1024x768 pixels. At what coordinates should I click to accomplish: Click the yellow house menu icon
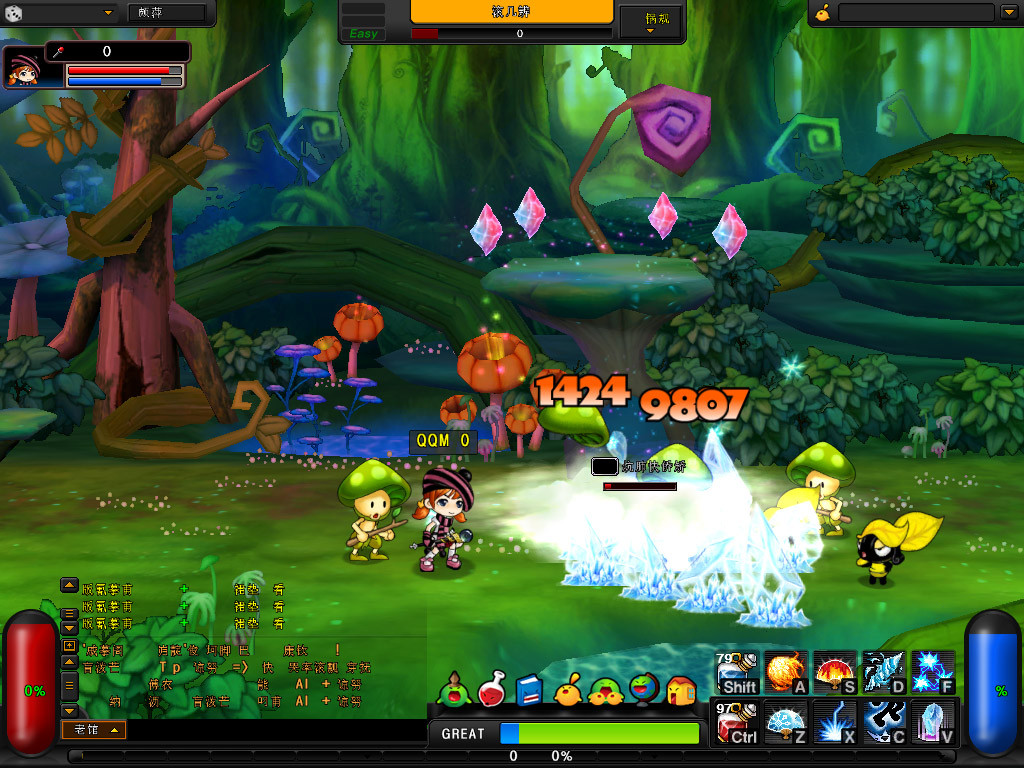pyautogui.click(x=680, y=689)
